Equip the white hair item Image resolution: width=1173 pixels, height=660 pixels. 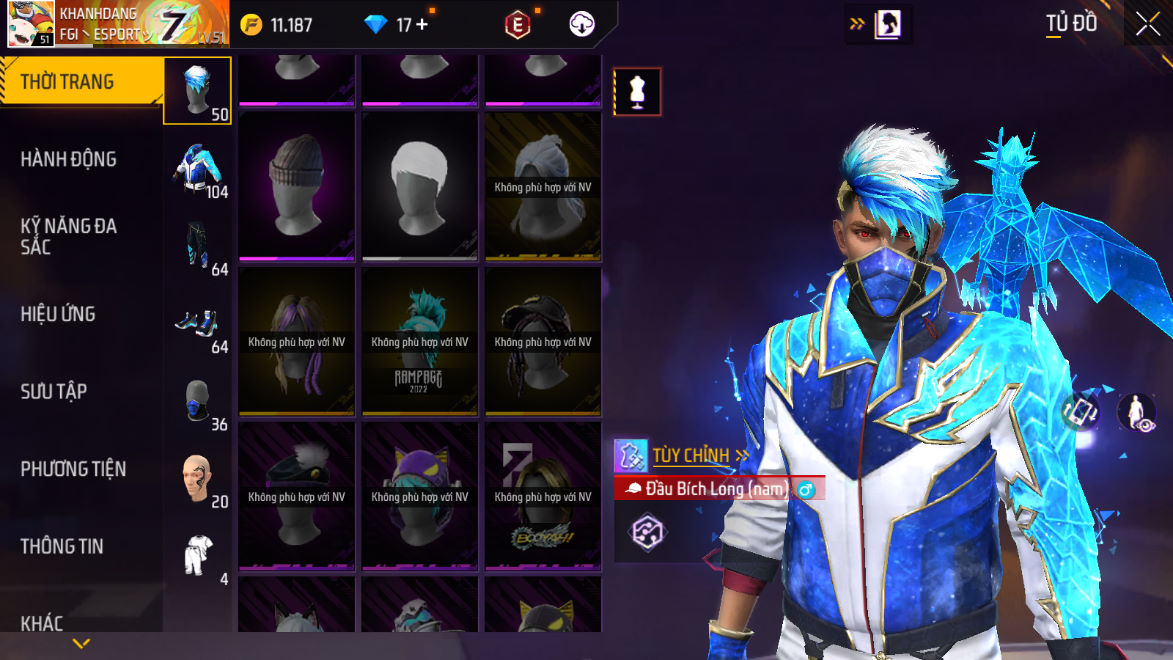coord(420,186)
